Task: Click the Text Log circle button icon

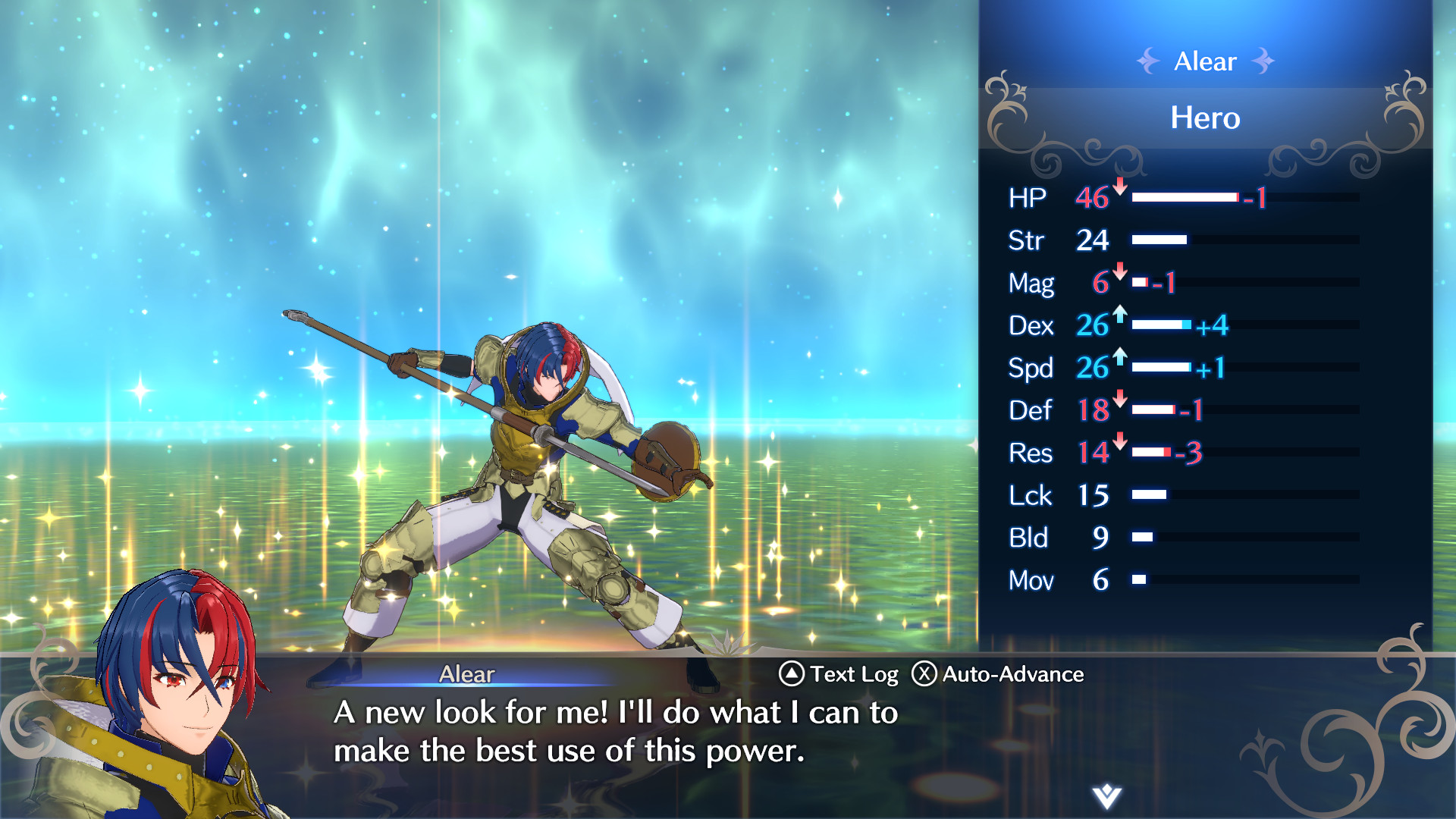Action: tap(792, 673)
